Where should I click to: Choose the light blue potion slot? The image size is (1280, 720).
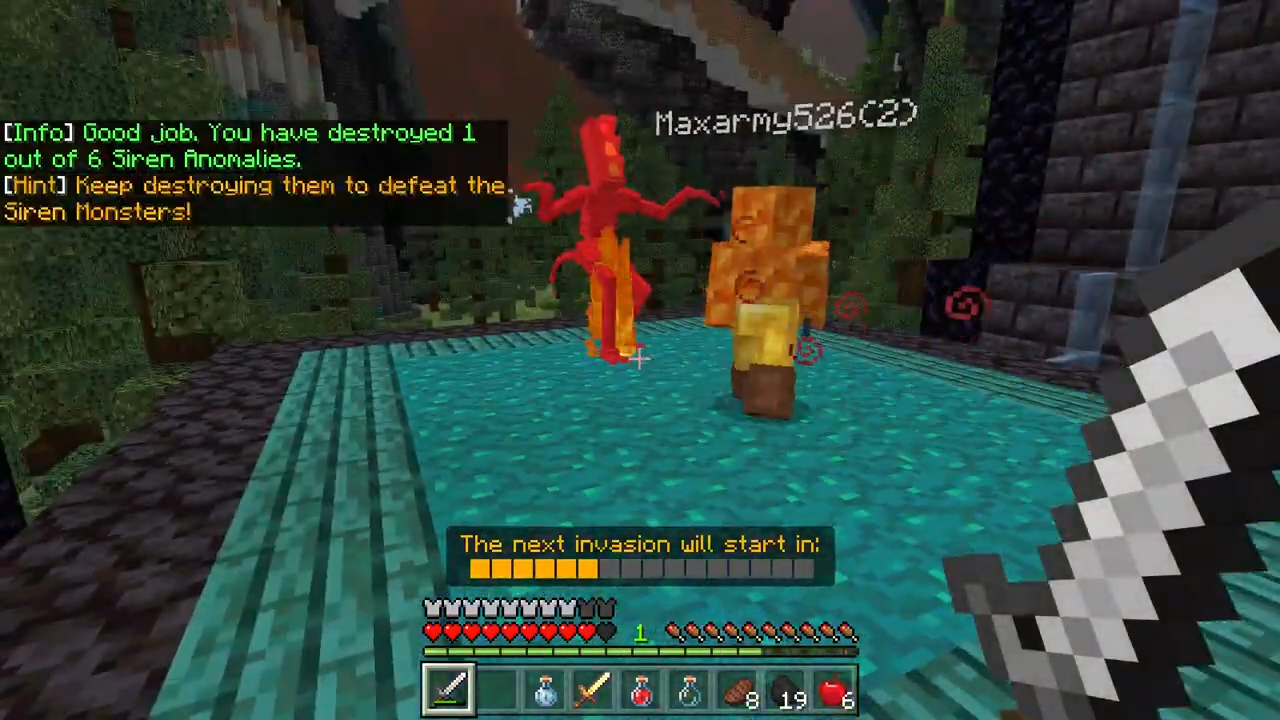point(545,690)
